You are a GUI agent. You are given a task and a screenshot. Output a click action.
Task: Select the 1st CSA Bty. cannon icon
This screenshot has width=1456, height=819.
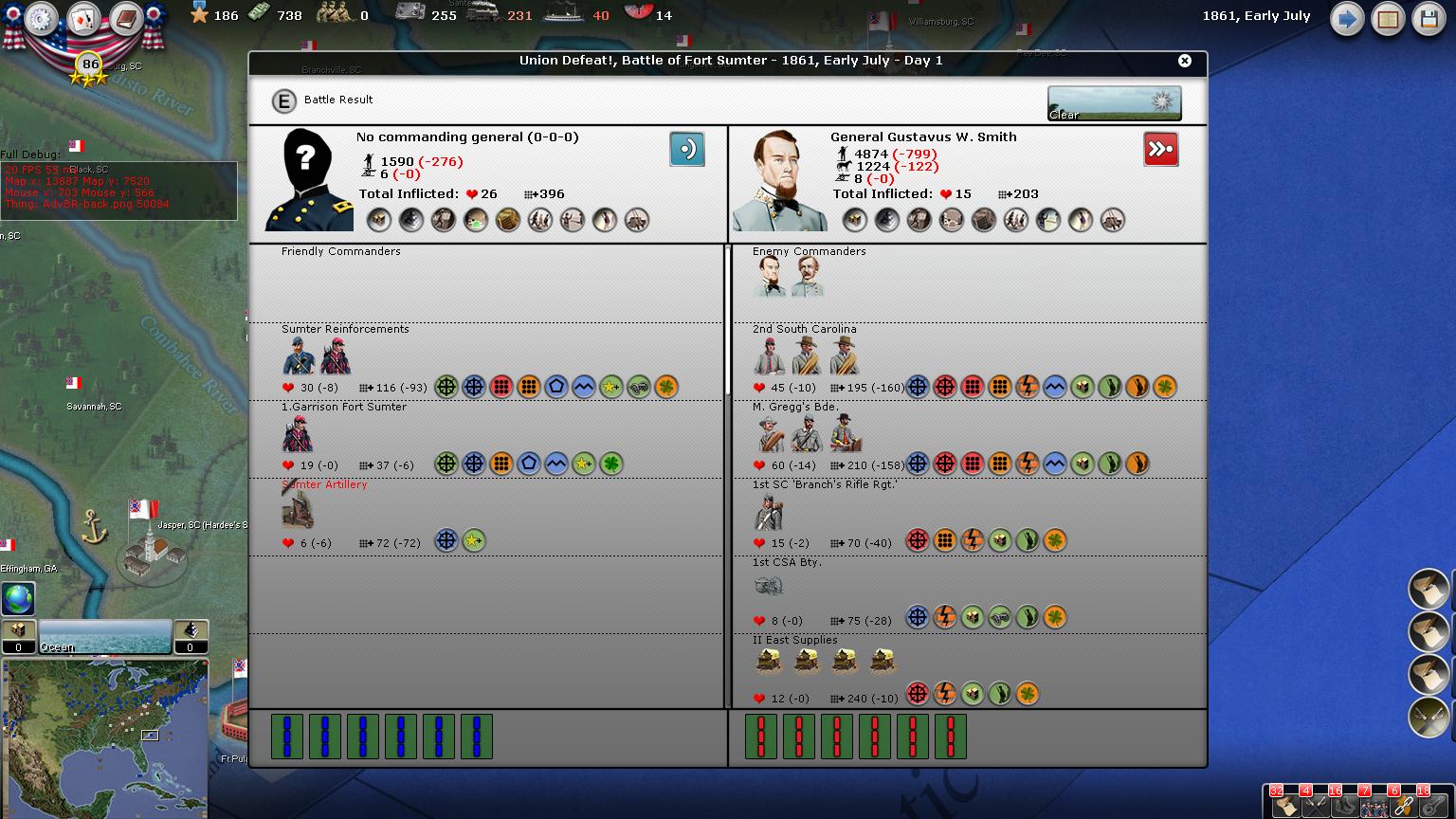tap(768, 588)
